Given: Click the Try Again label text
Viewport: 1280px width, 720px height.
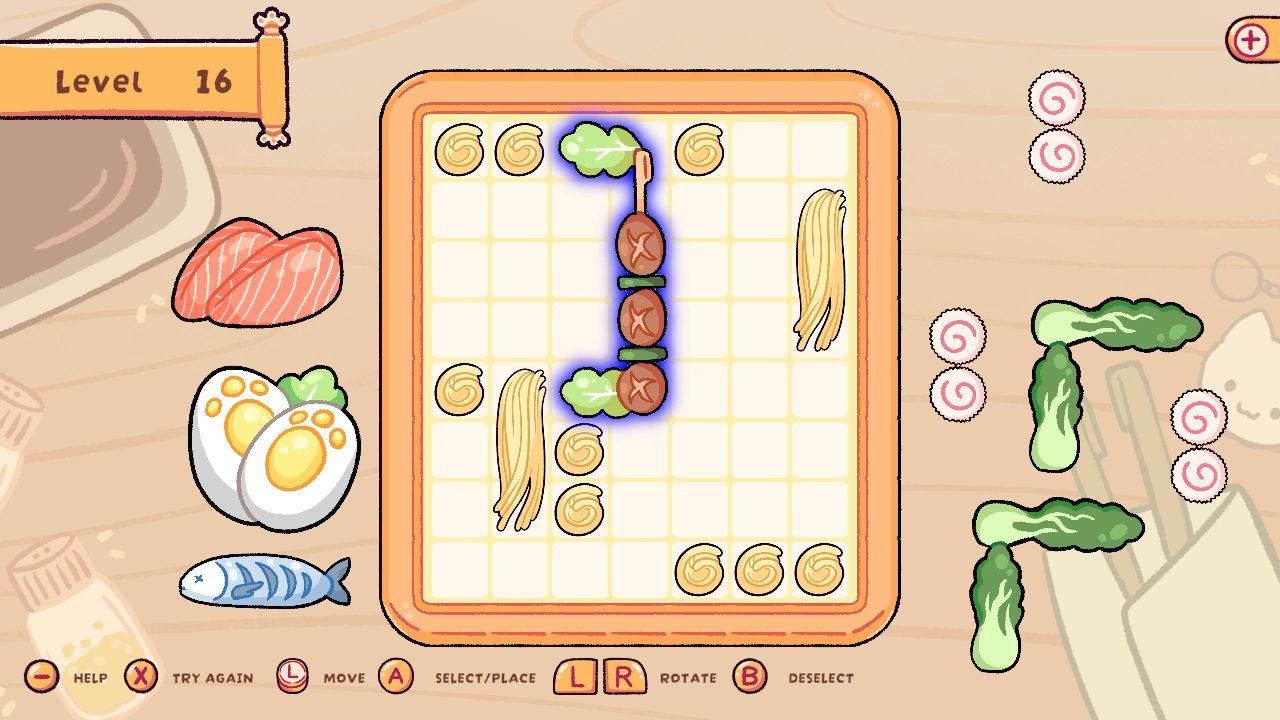Looking at the screenshot, I should [x=211, y=677].
